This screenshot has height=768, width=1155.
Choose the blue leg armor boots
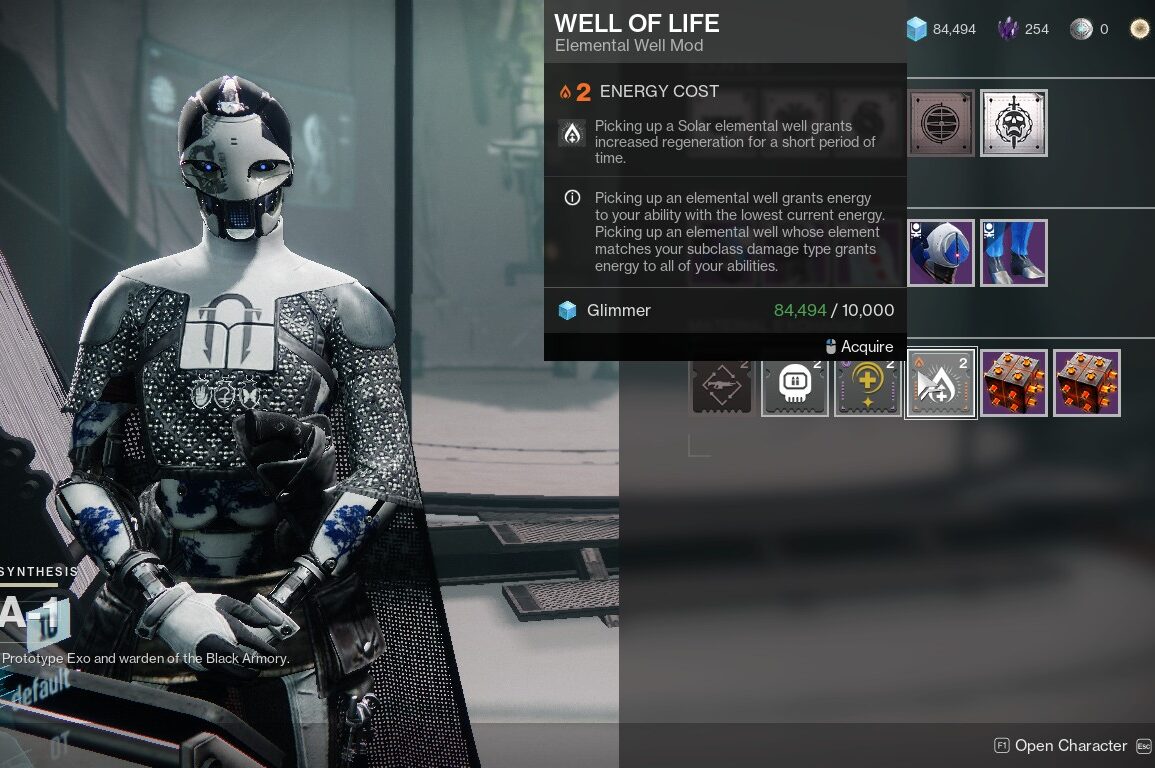pyautogui.click(x=1014, y=253)
